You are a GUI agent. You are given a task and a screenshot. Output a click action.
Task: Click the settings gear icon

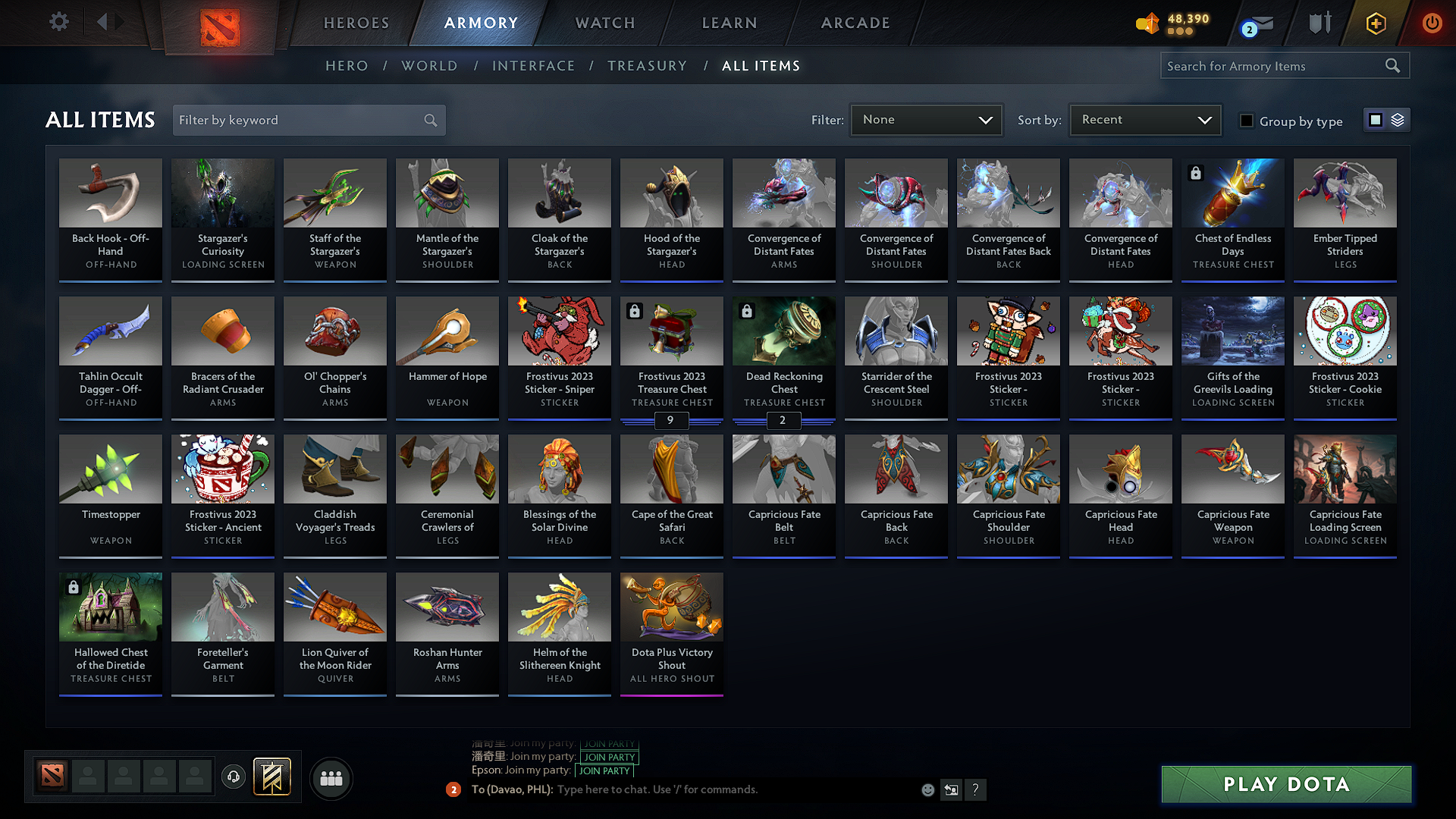point(58,22)
